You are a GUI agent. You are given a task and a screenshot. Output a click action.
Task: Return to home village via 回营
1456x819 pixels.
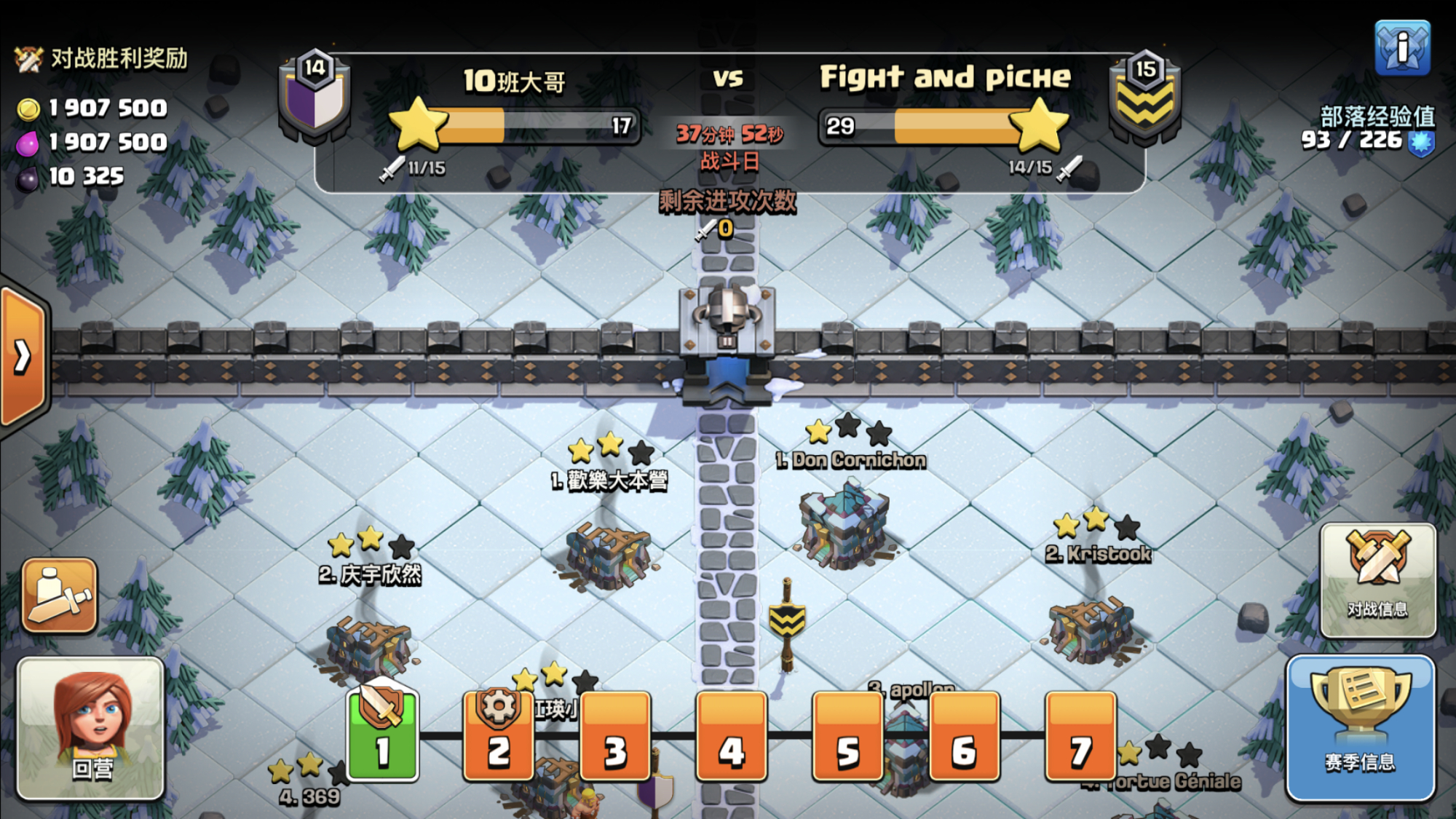pyautogui.click(x=90, y=728)
